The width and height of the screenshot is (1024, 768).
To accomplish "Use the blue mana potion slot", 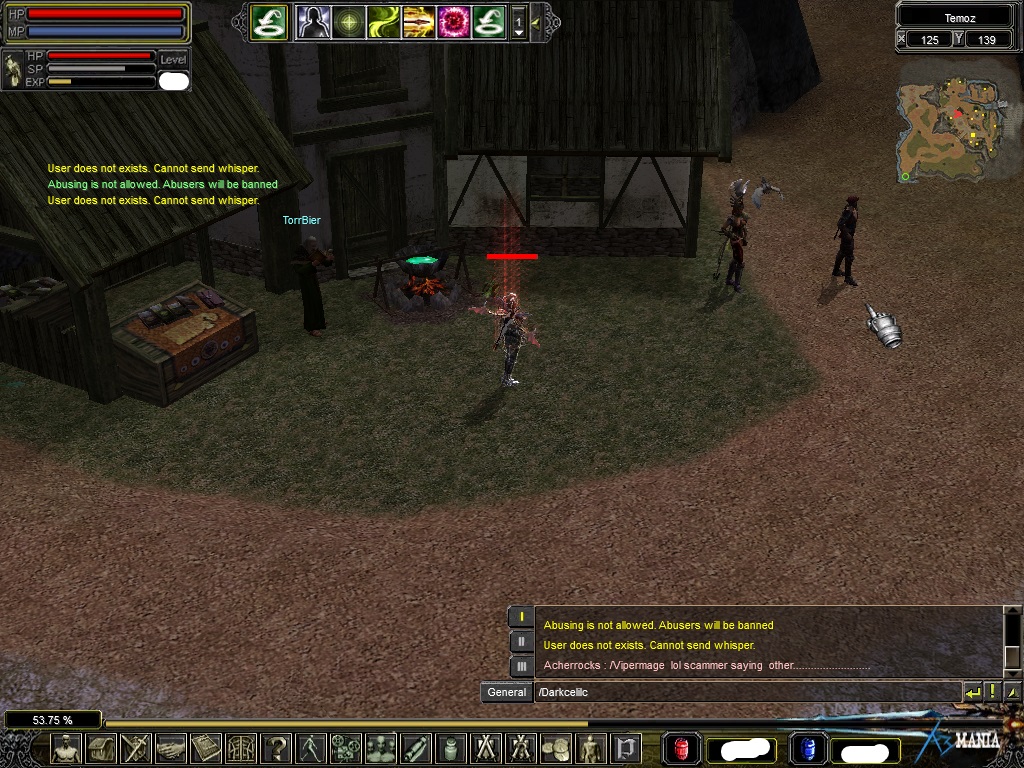I will click(806, 749).
